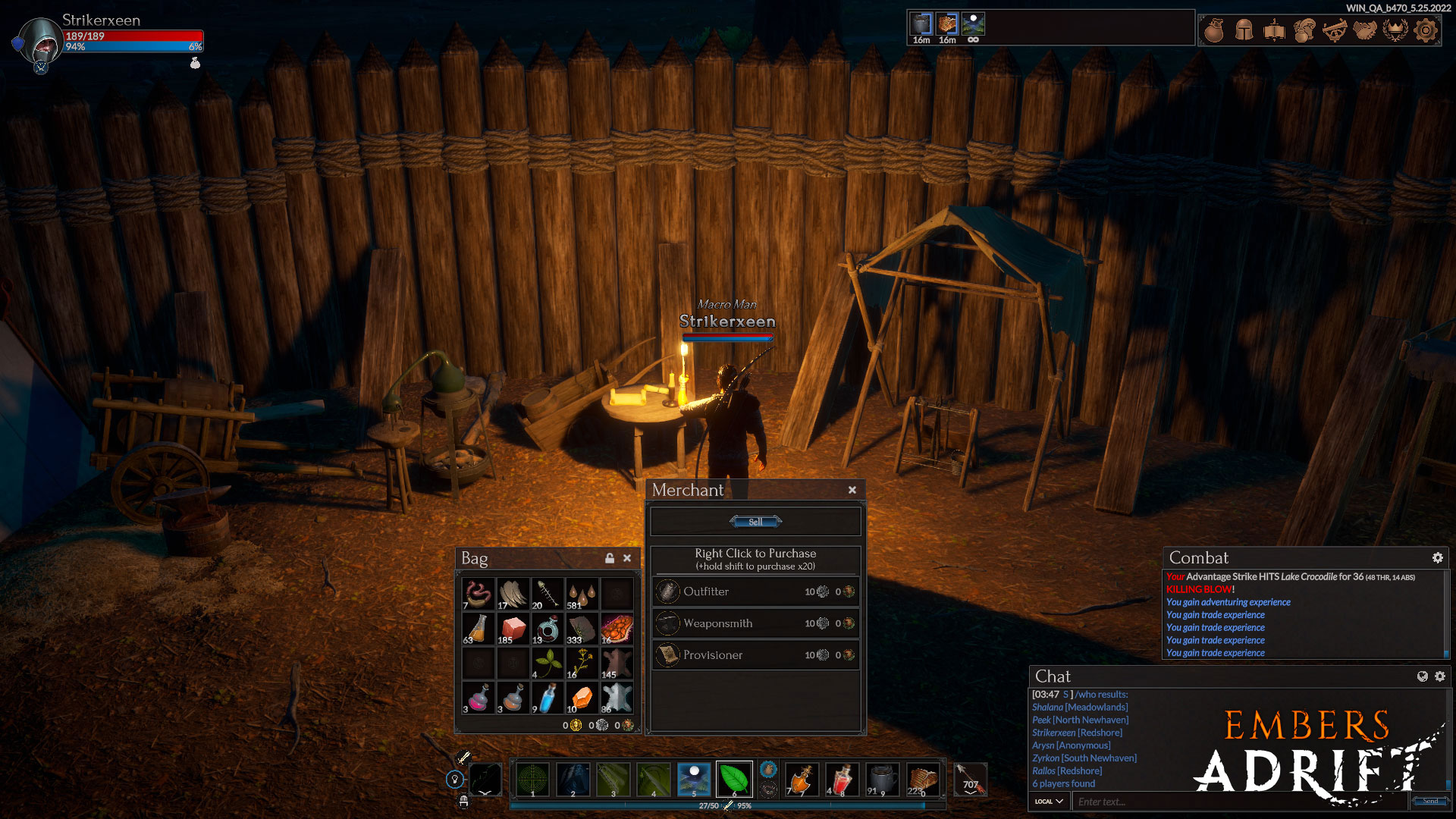Use the red potion on the hotbar
1456x819 pixels.
click(x=842, y=779)
